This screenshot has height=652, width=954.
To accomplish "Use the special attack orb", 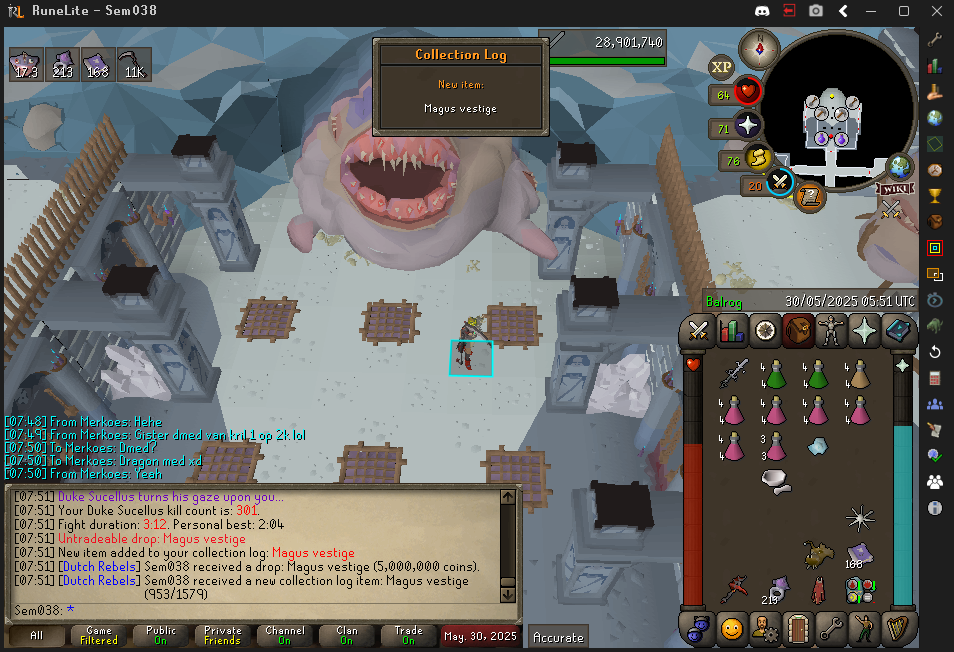I will click(x=780, y=183).
